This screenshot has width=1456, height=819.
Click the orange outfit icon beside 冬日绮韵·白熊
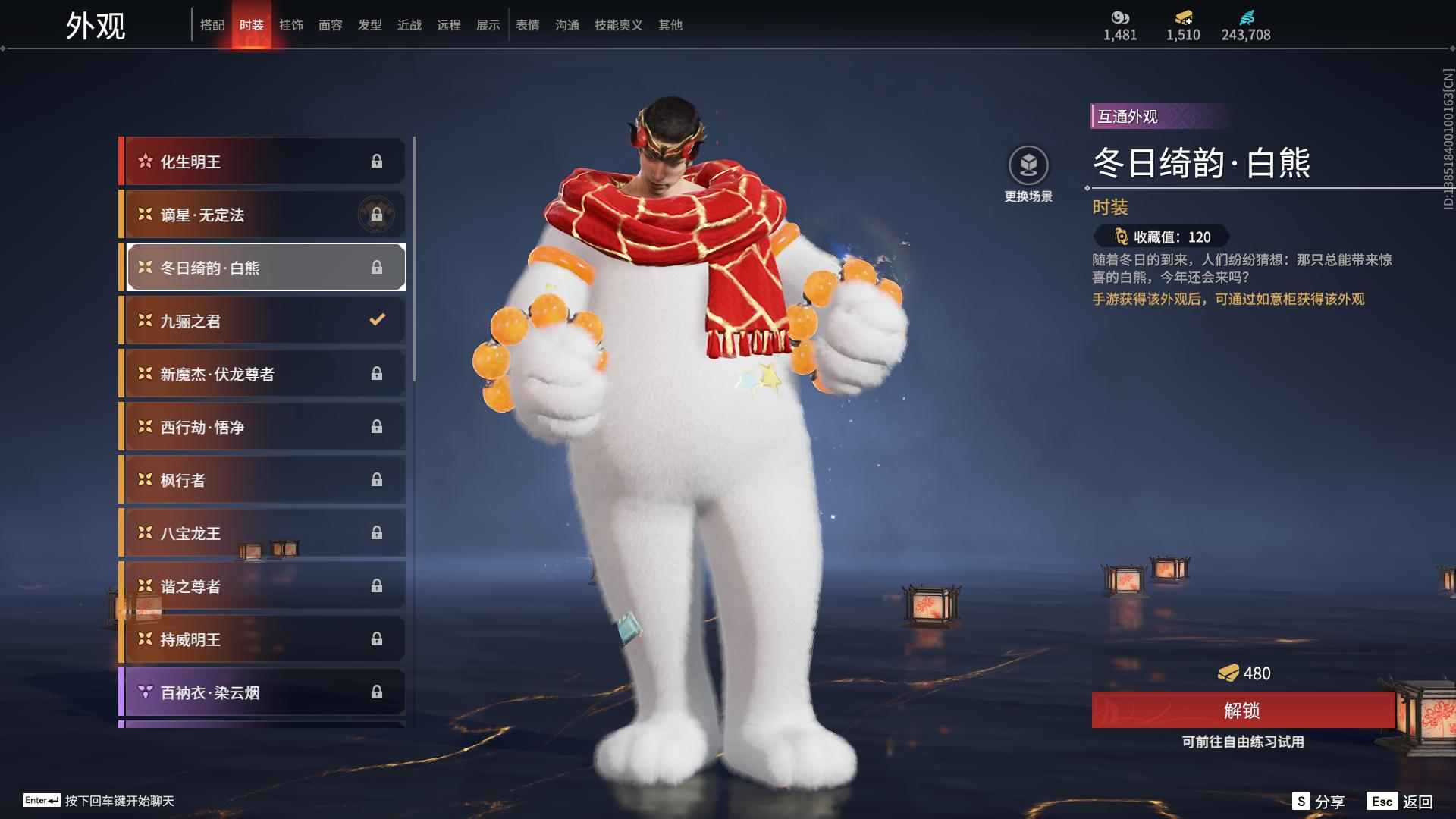point(144,267)
